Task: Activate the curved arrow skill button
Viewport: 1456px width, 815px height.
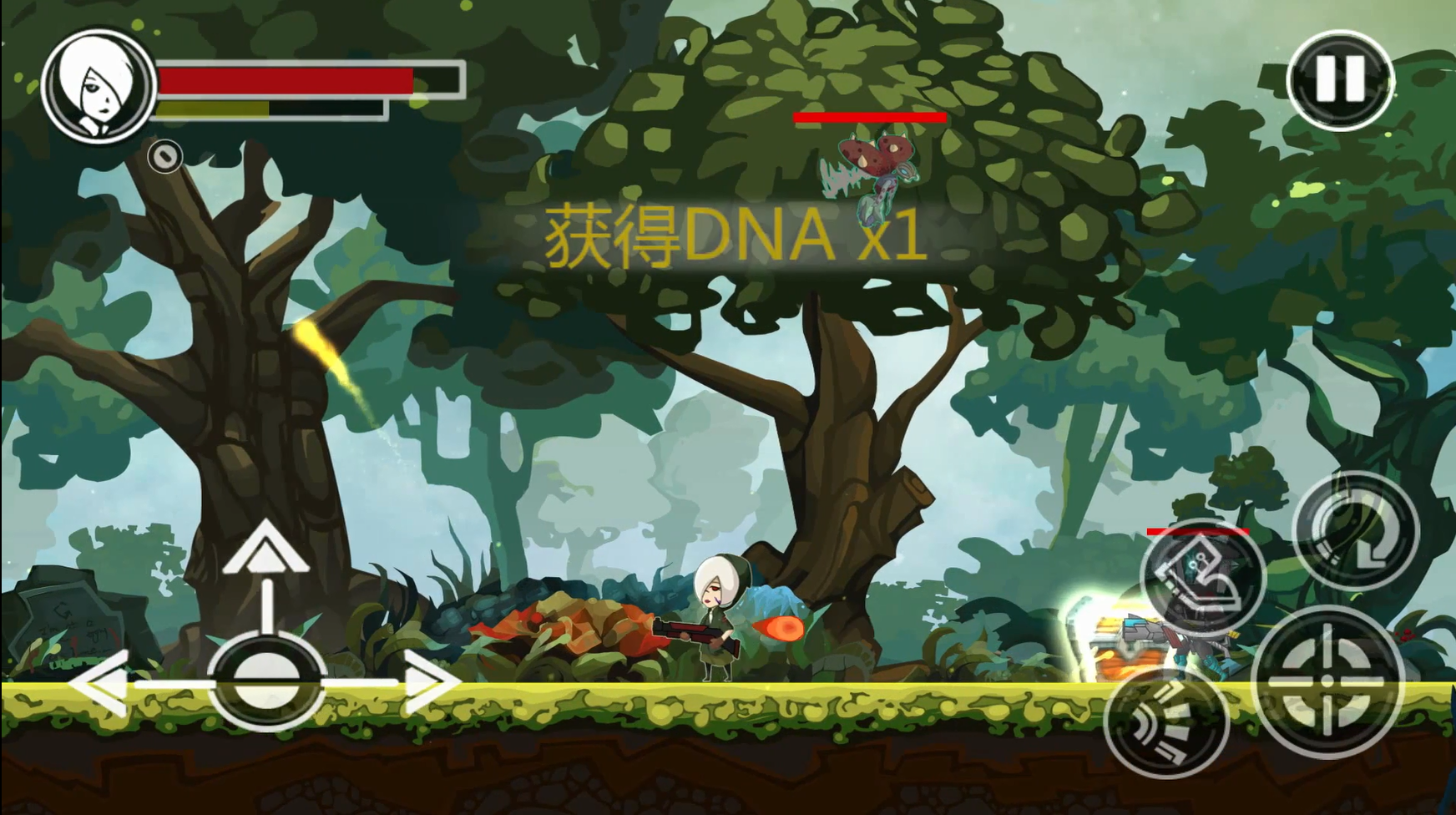Action: (x=1355, y=531)
